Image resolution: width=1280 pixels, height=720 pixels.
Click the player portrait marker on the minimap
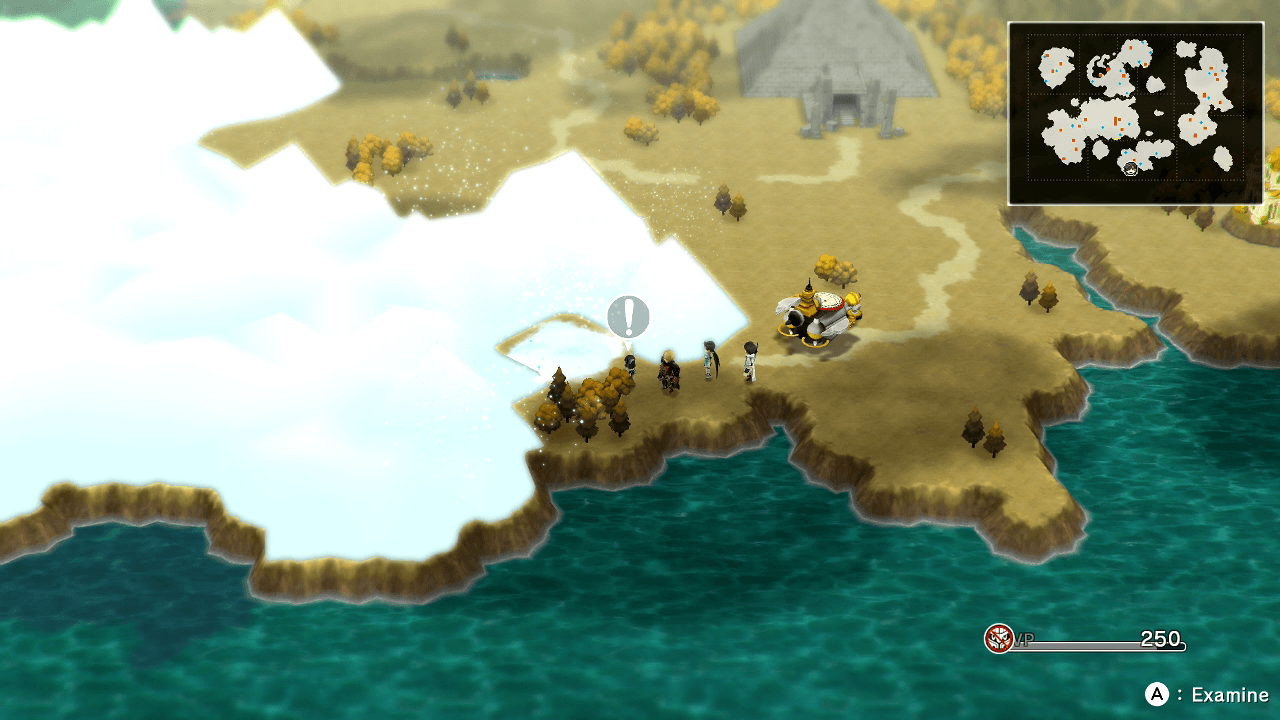pyautogui.click(x=1130, y=169)
